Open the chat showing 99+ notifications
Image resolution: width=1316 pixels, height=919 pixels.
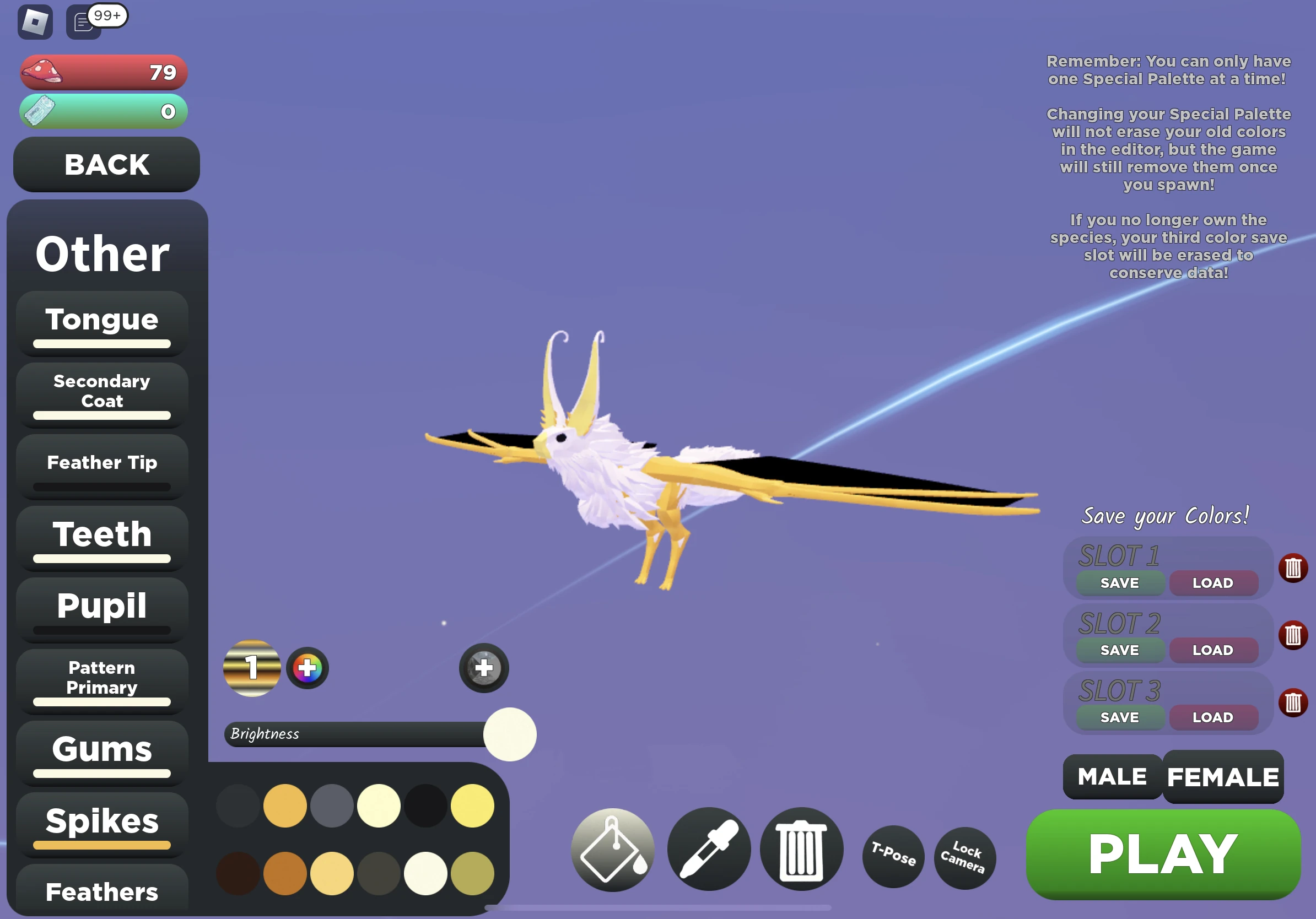(x=83, y=22)
